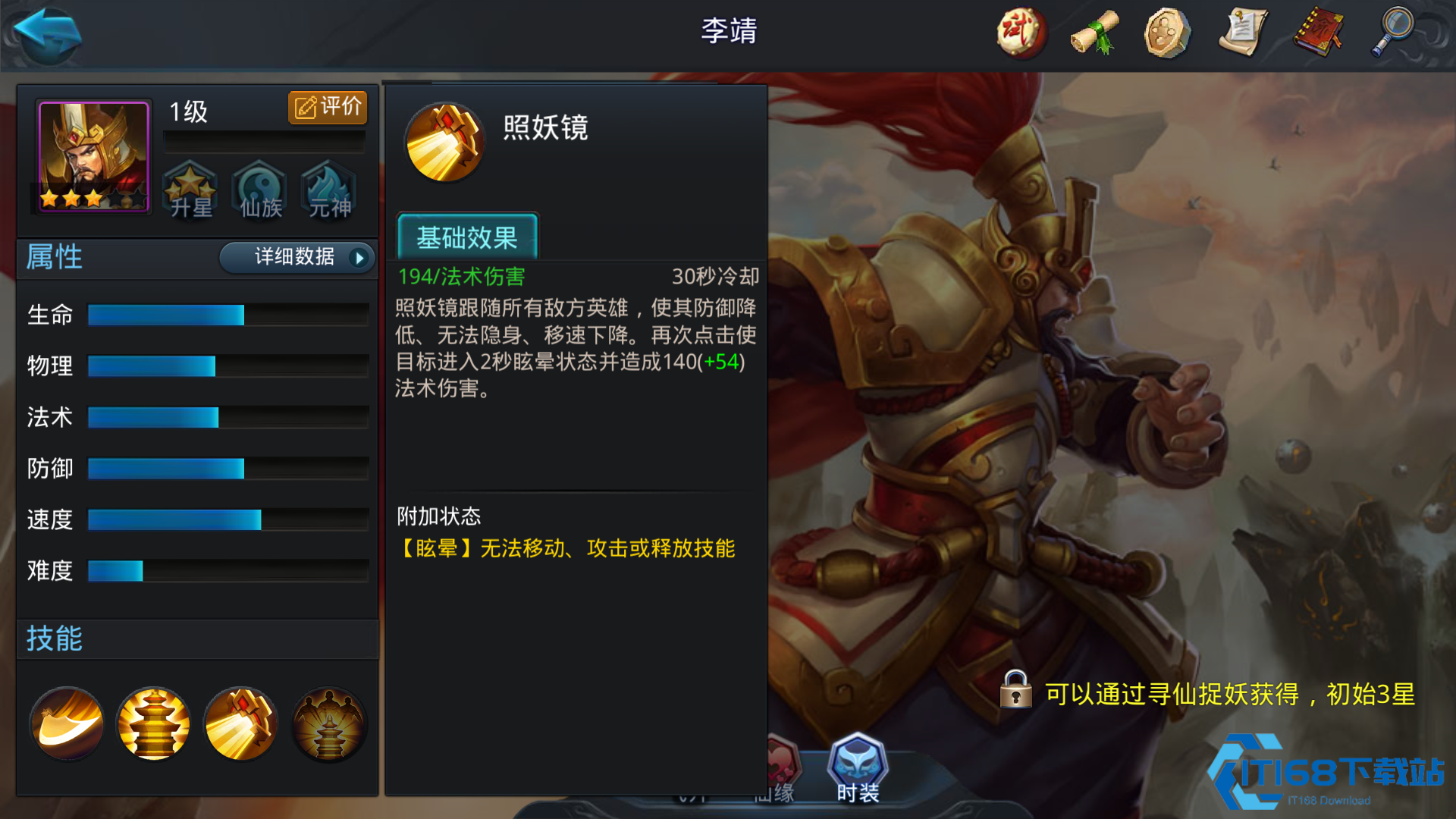Click the 评价 rating button
Viewport: 1456px width, 819px height.
[327, 107]
